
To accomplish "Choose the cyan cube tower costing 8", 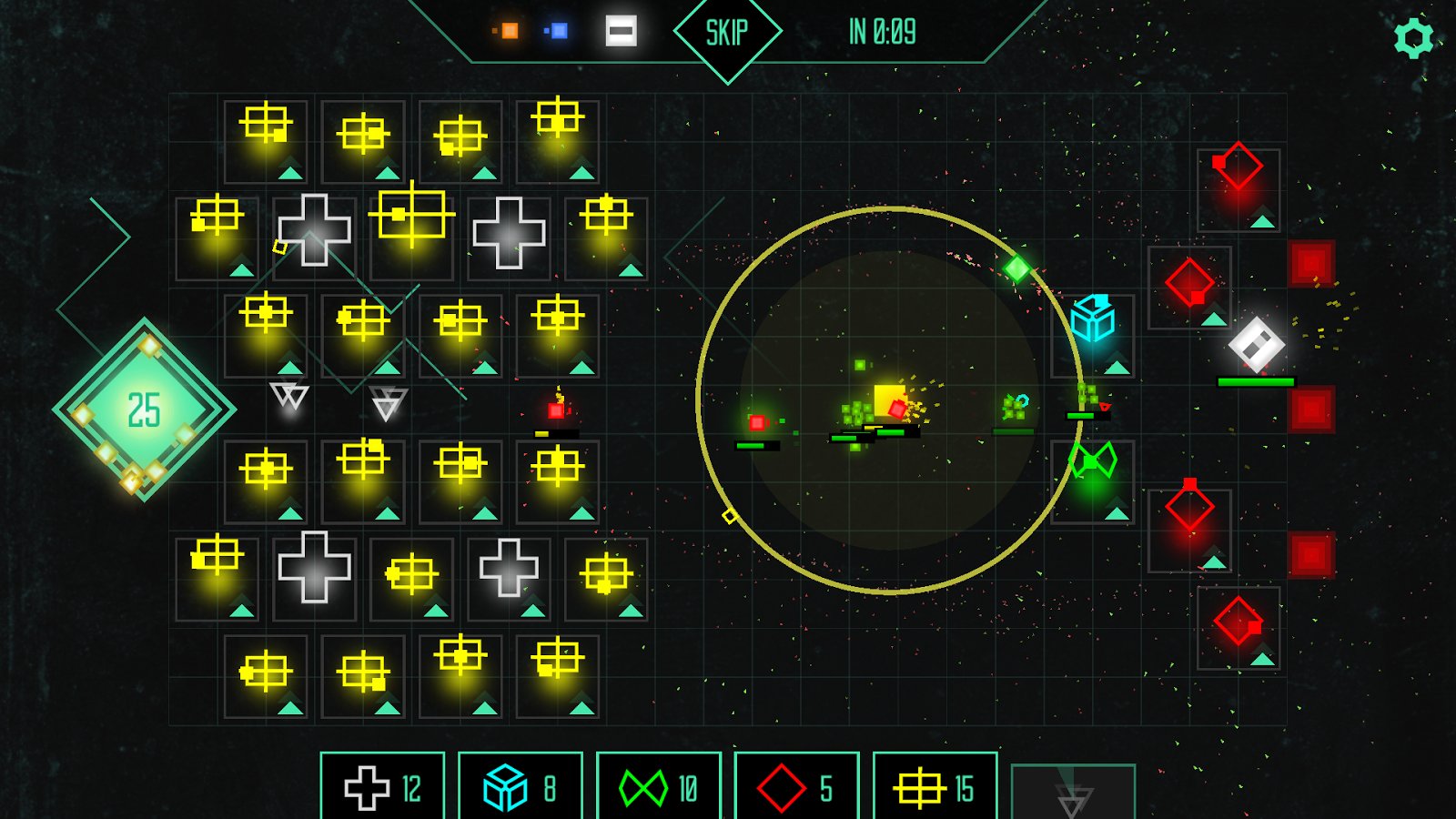I will click(521, 787).
